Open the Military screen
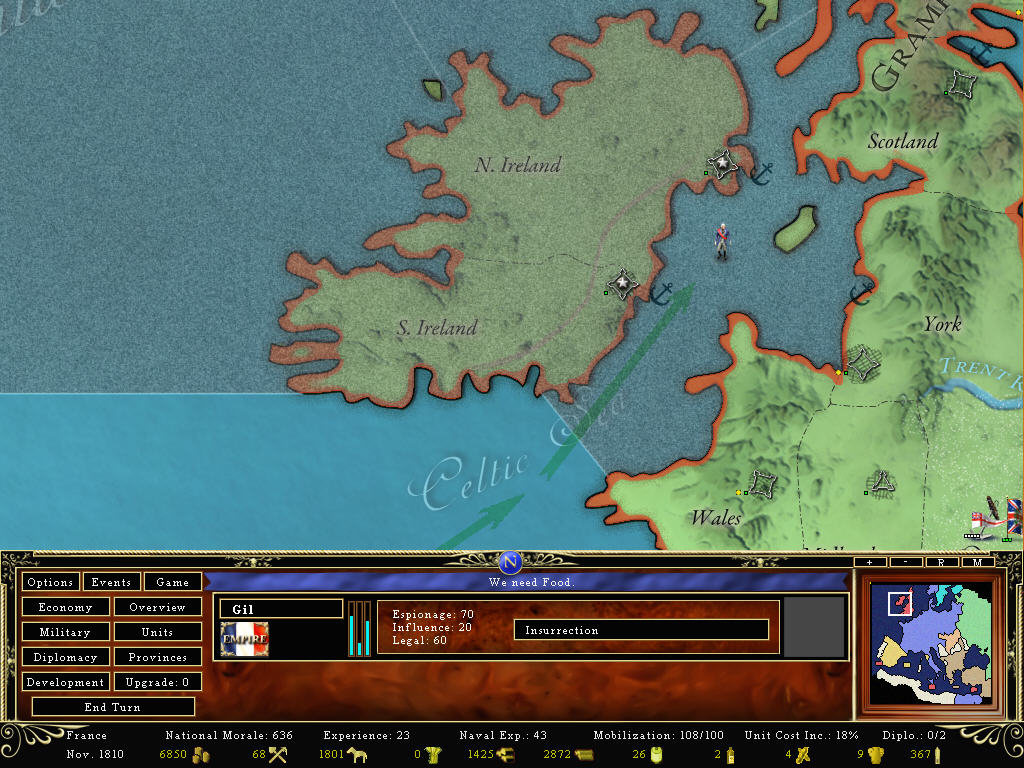 tap(65, 632)
